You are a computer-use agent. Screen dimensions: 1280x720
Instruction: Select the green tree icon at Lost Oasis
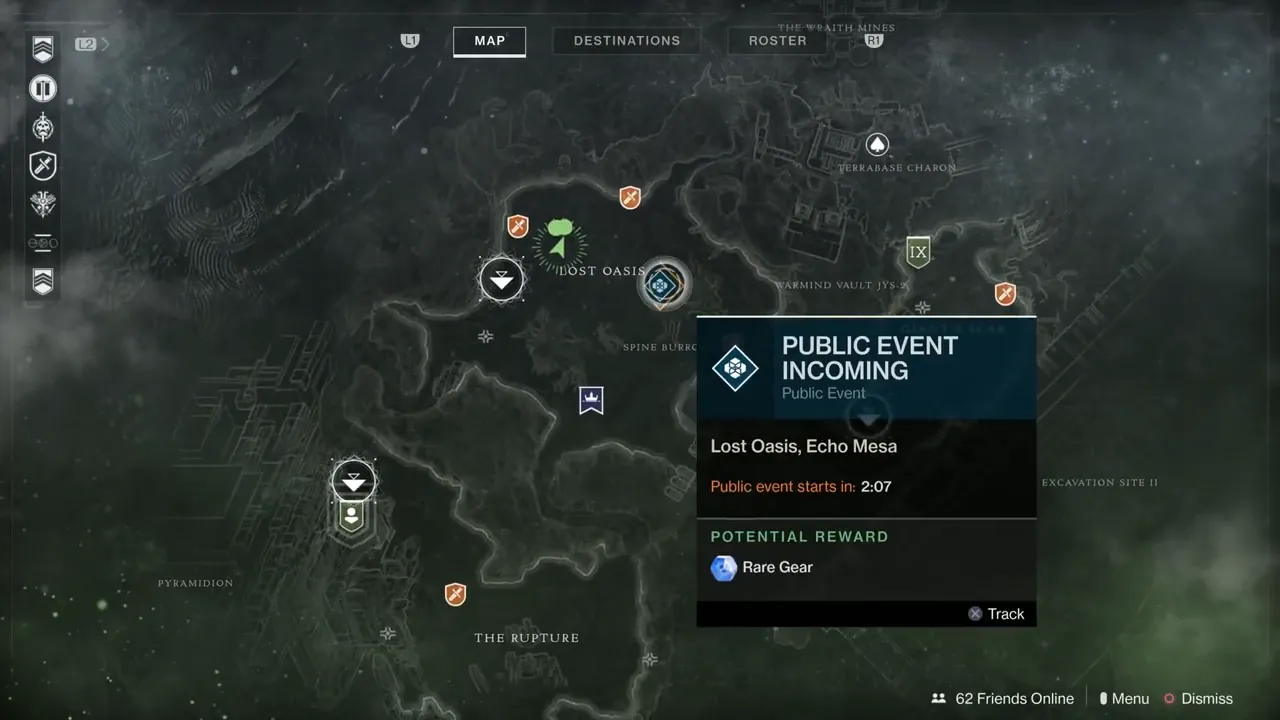[x=560, y=232]
